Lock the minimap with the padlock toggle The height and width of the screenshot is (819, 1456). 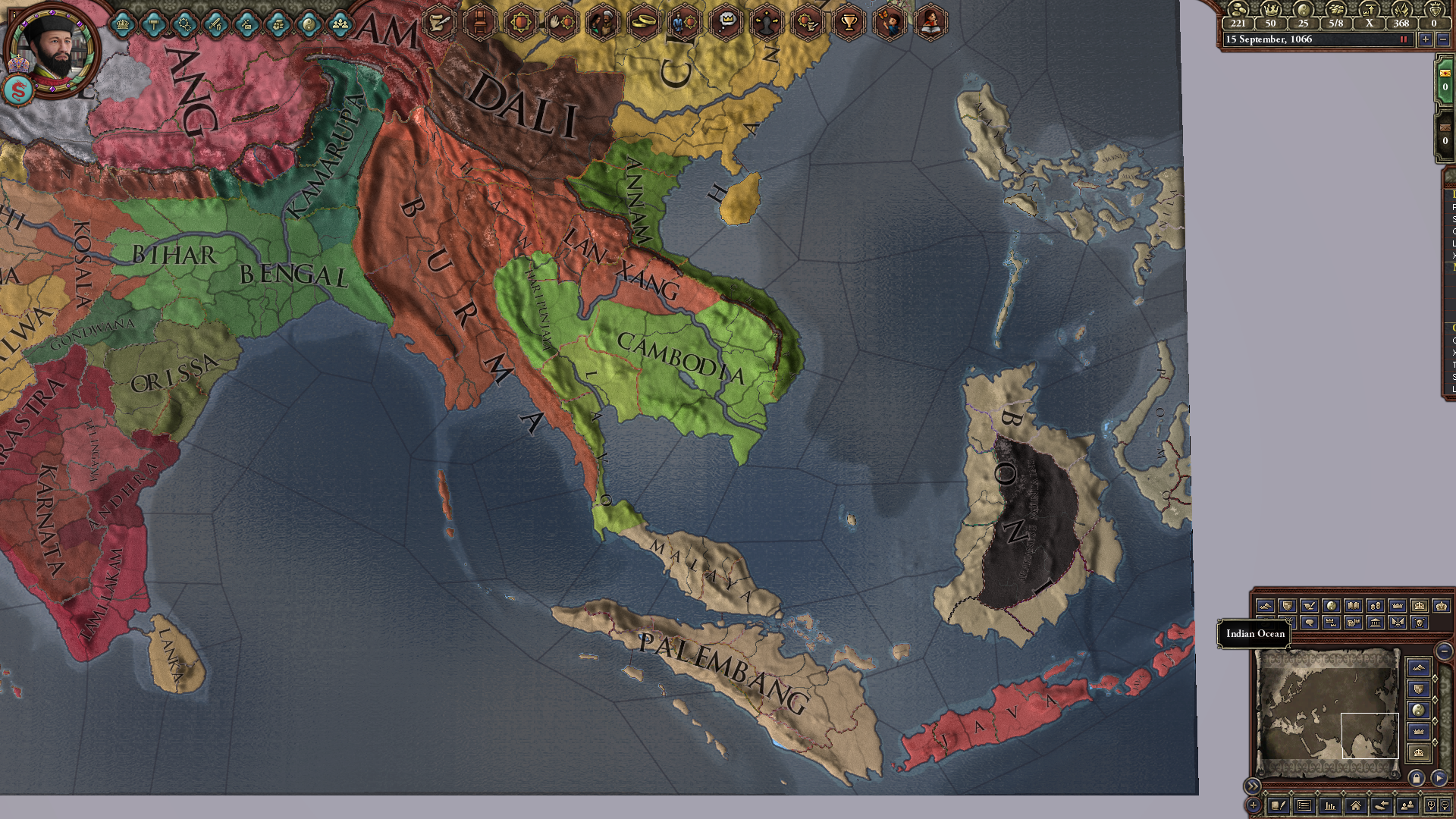[1417, 777]
